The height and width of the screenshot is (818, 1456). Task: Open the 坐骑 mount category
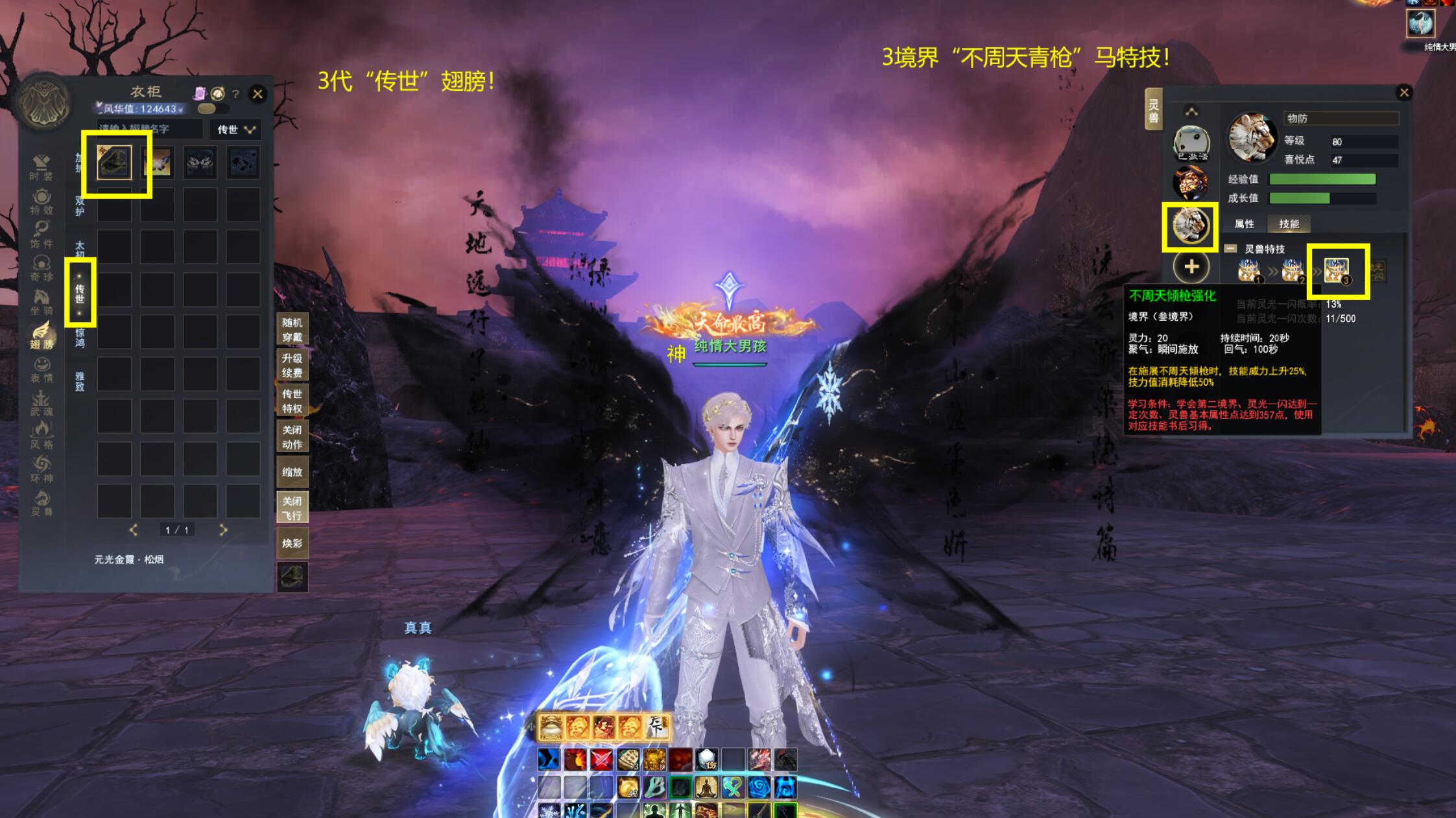(42, 302)
